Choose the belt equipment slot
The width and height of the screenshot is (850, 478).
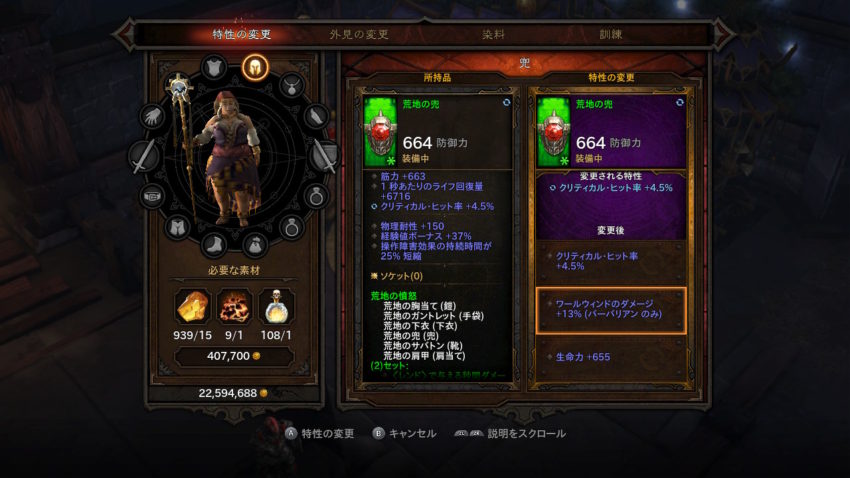click(x=152, y=194)
